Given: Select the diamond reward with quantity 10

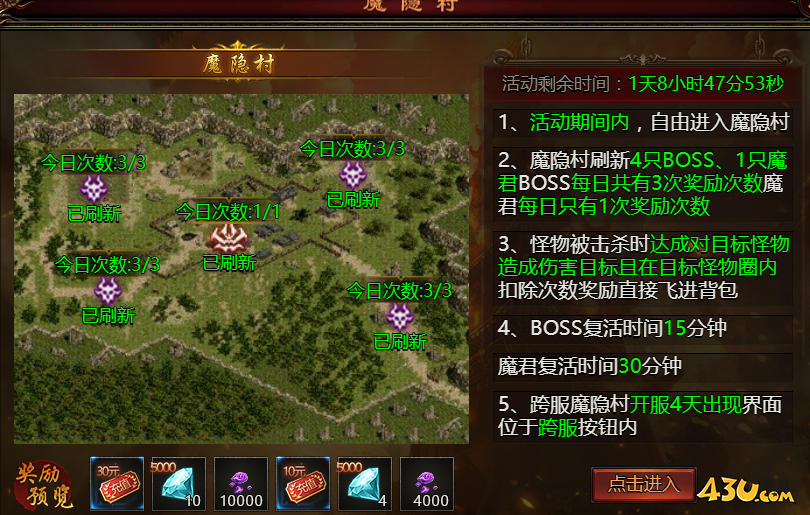Looking at the screenshot, I should point(179,484).
